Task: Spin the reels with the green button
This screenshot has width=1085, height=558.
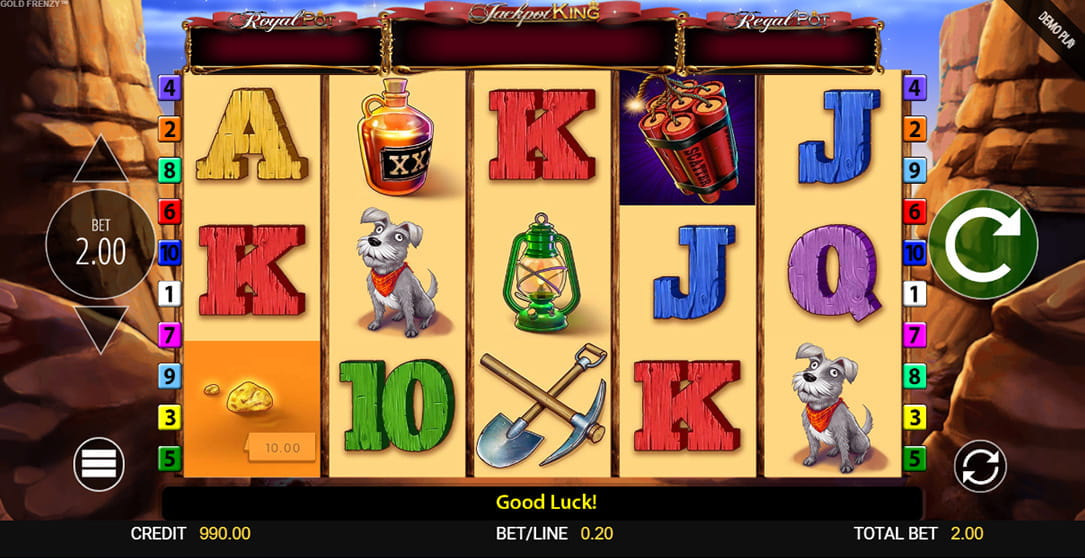Action: pyautogui.click(x=982, y=243)
